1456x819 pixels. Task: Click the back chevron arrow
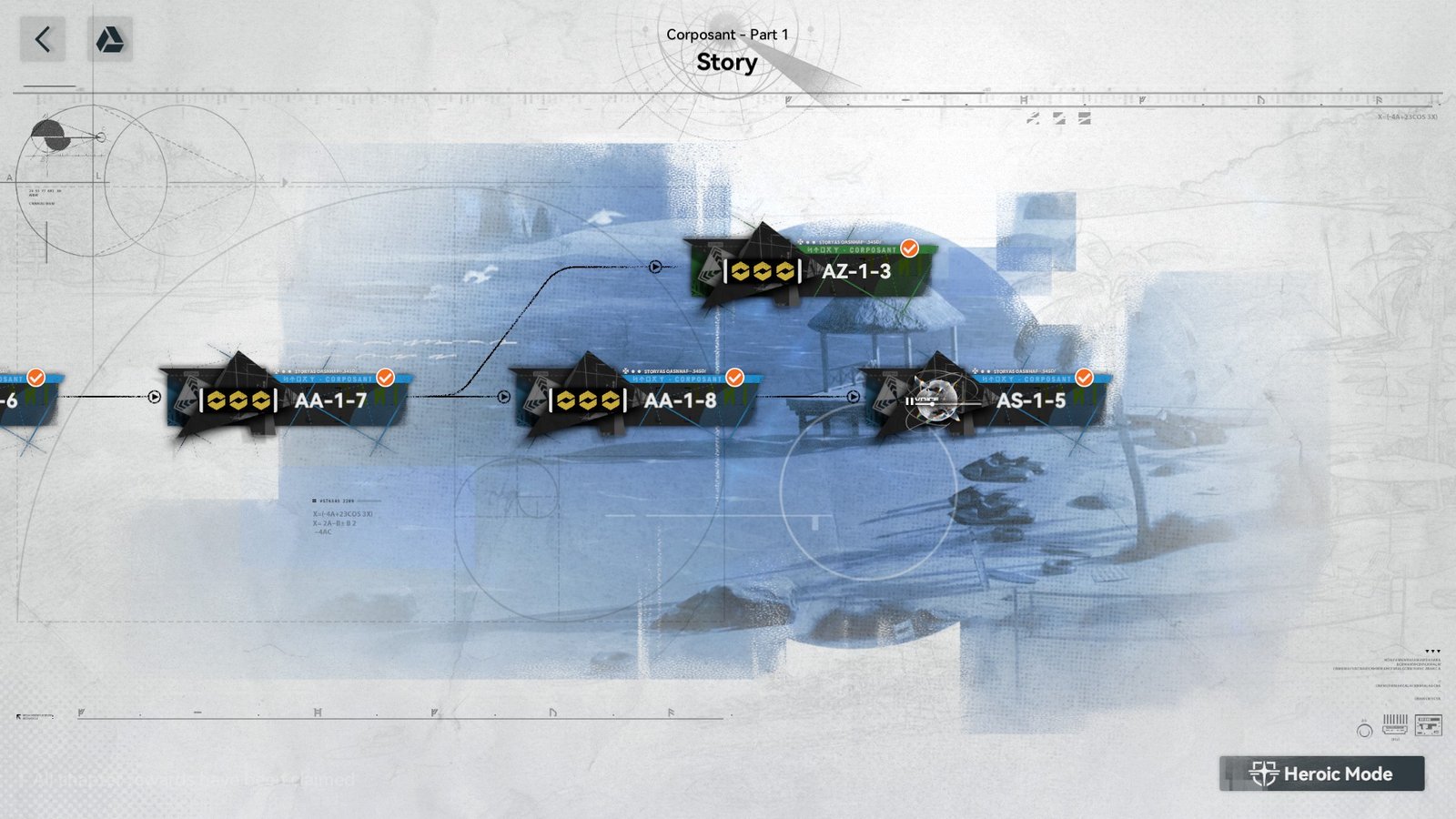[x=41, y=40]
